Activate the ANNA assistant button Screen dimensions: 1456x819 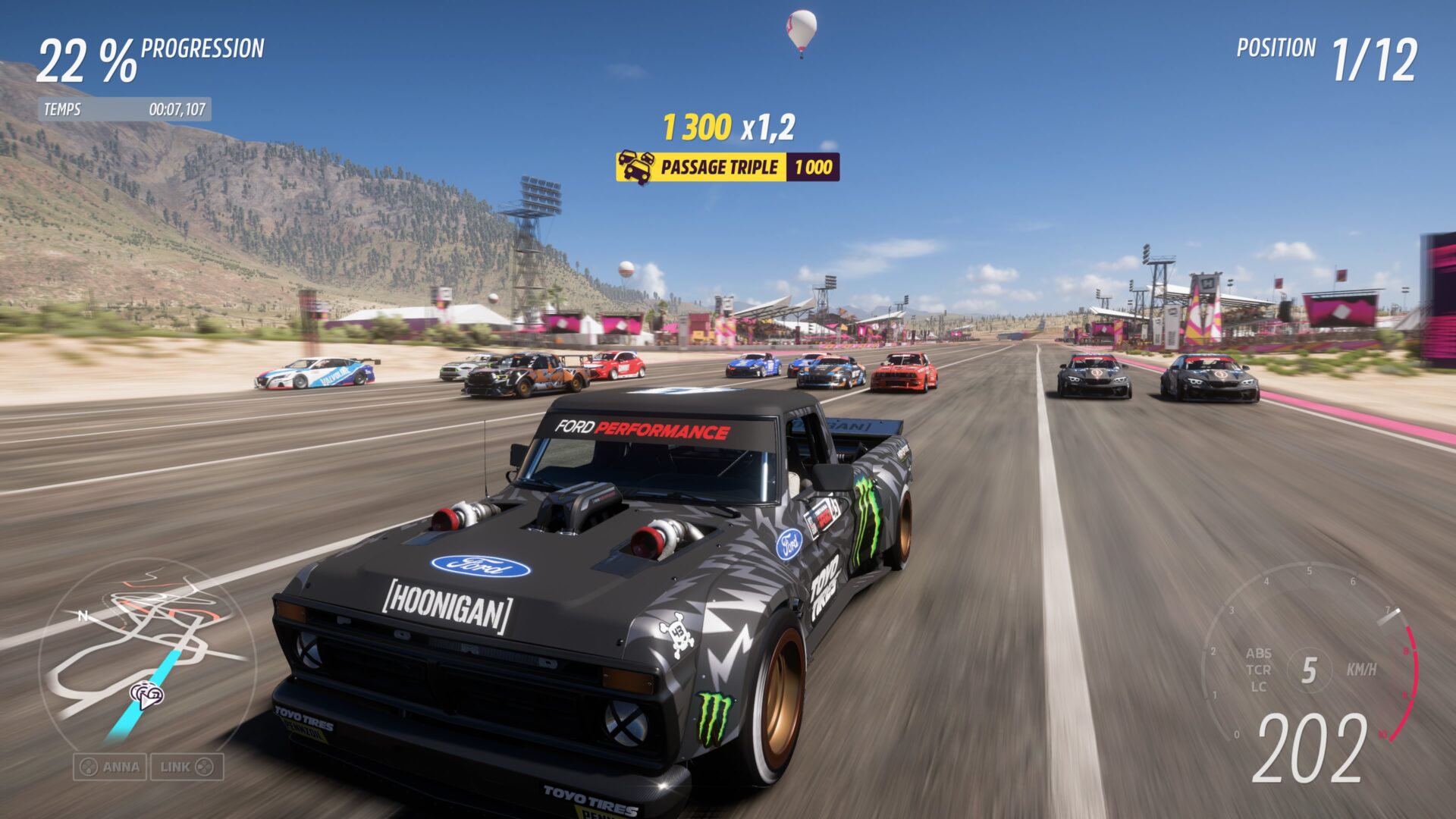[111, 767]
